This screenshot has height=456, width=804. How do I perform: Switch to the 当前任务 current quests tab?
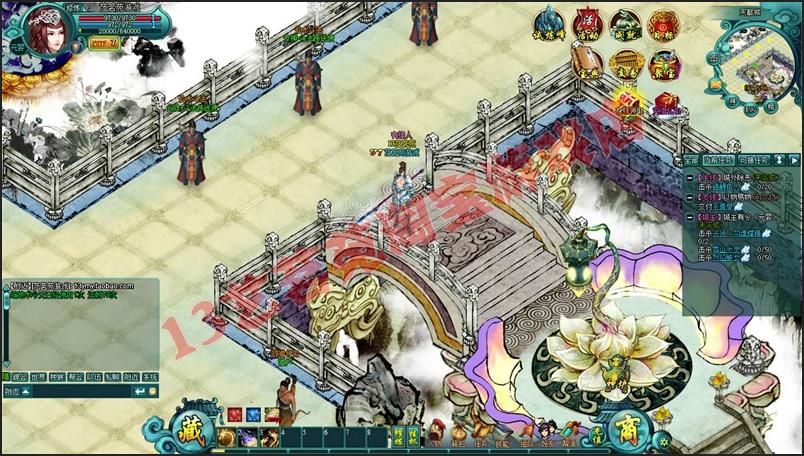(x=718, y=160)
